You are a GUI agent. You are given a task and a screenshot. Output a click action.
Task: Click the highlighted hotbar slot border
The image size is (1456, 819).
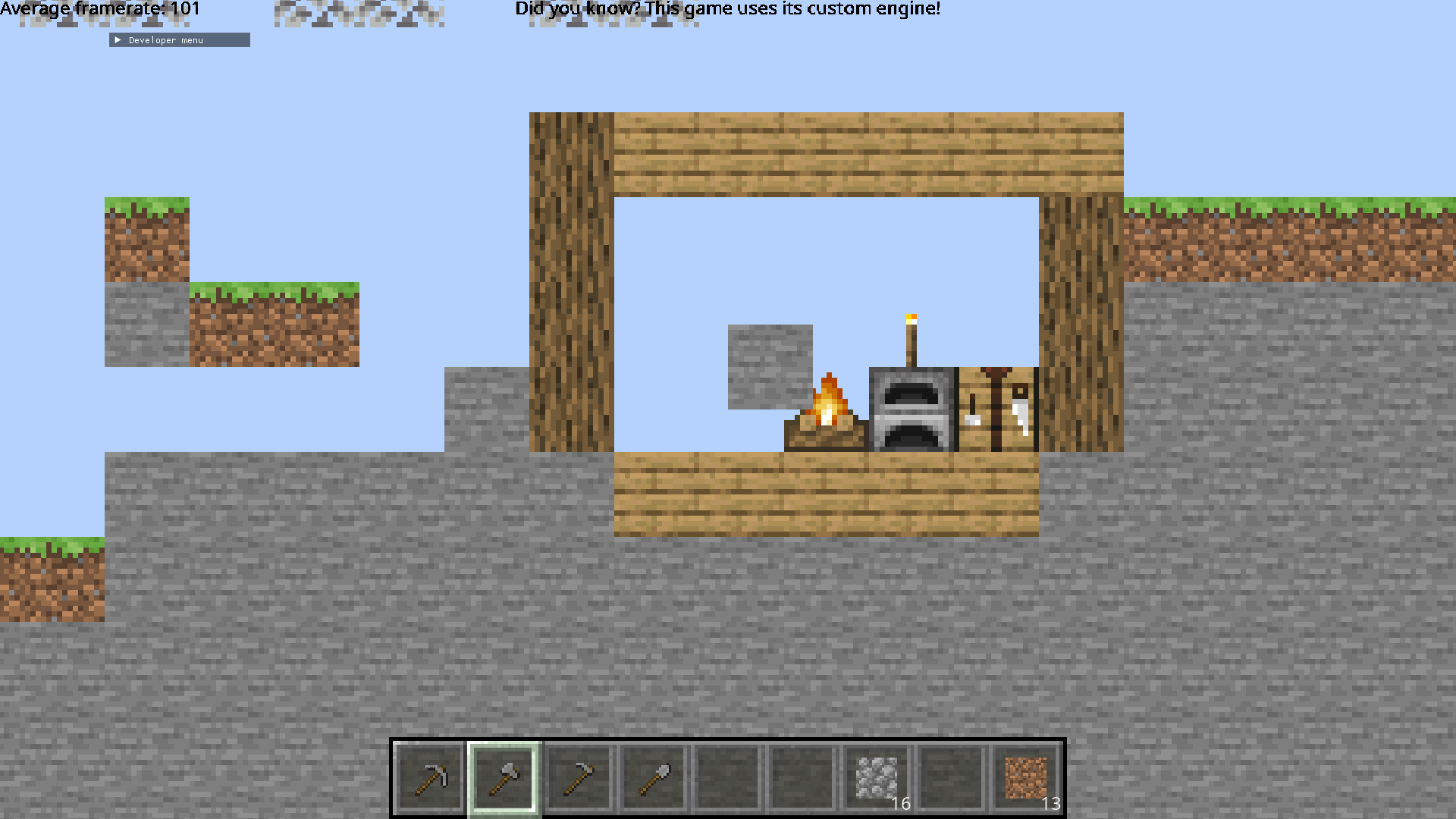(x=504, y=773)
